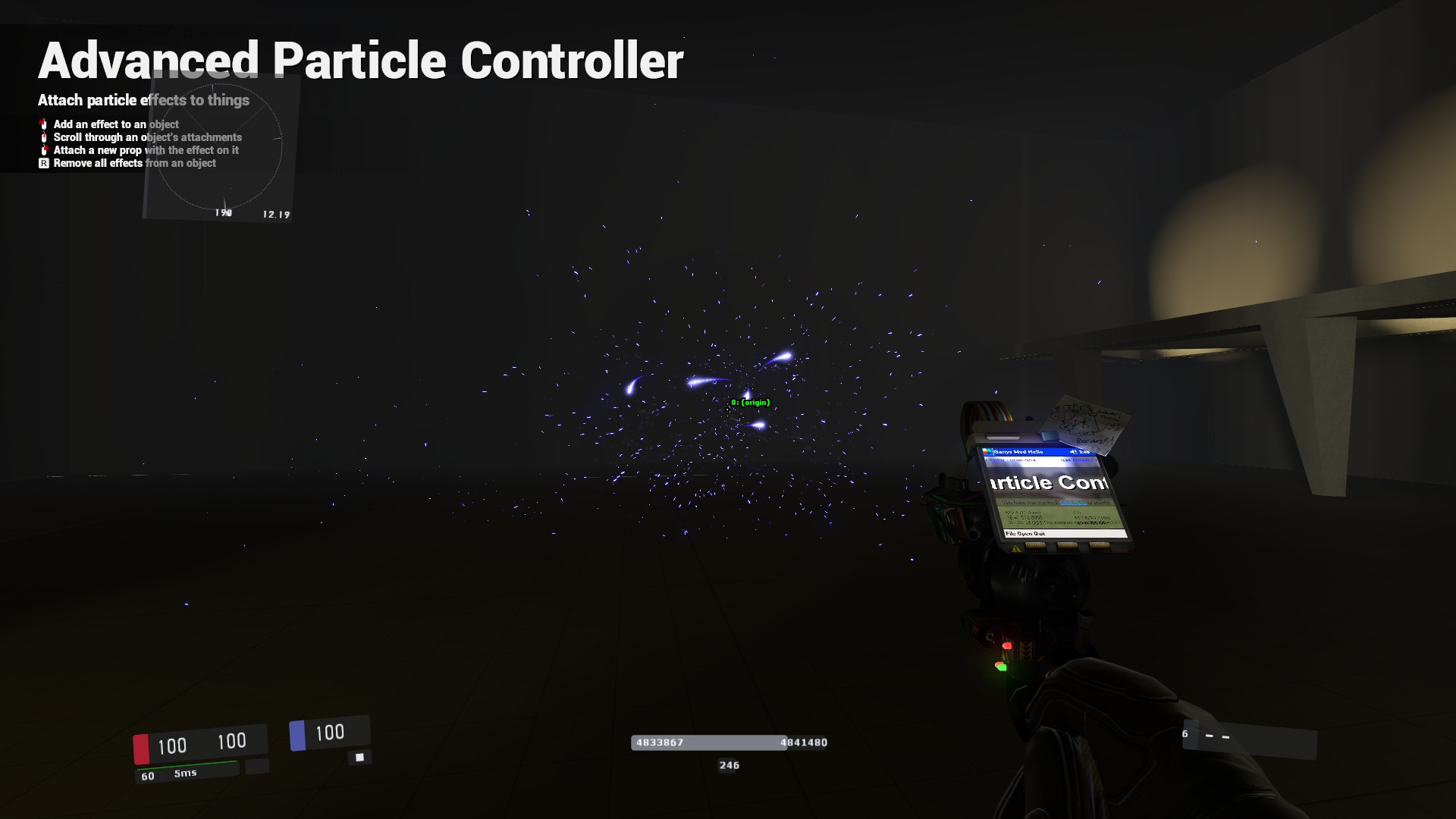Click the scroll-wheel mouse icon for attachments hint
This screenshot has width=1456, height=819.
coord(44,137)
